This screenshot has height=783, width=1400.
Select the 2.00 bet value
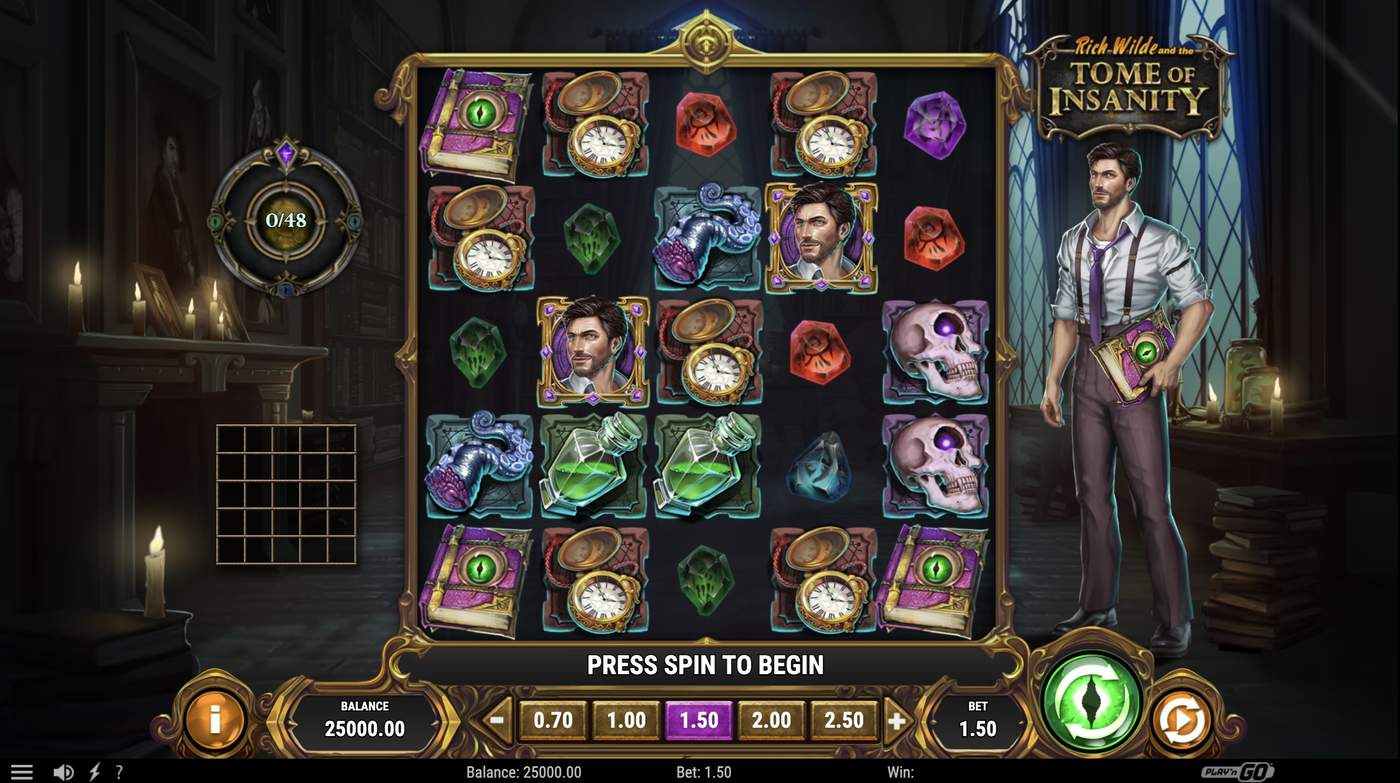pos(772,719)
